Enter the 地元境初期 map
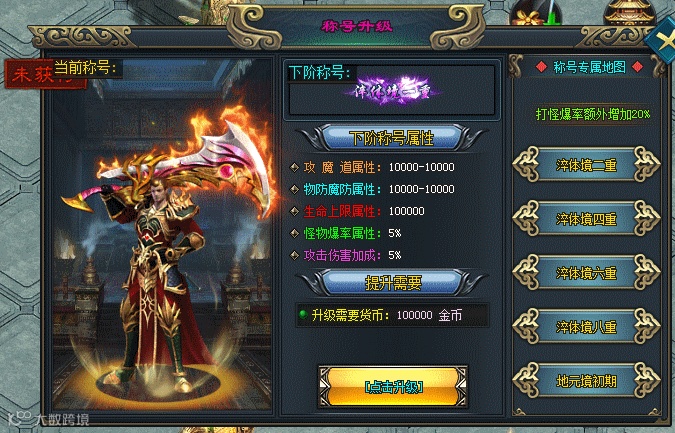Screen dimensions: 675x433 pos(586,380)
